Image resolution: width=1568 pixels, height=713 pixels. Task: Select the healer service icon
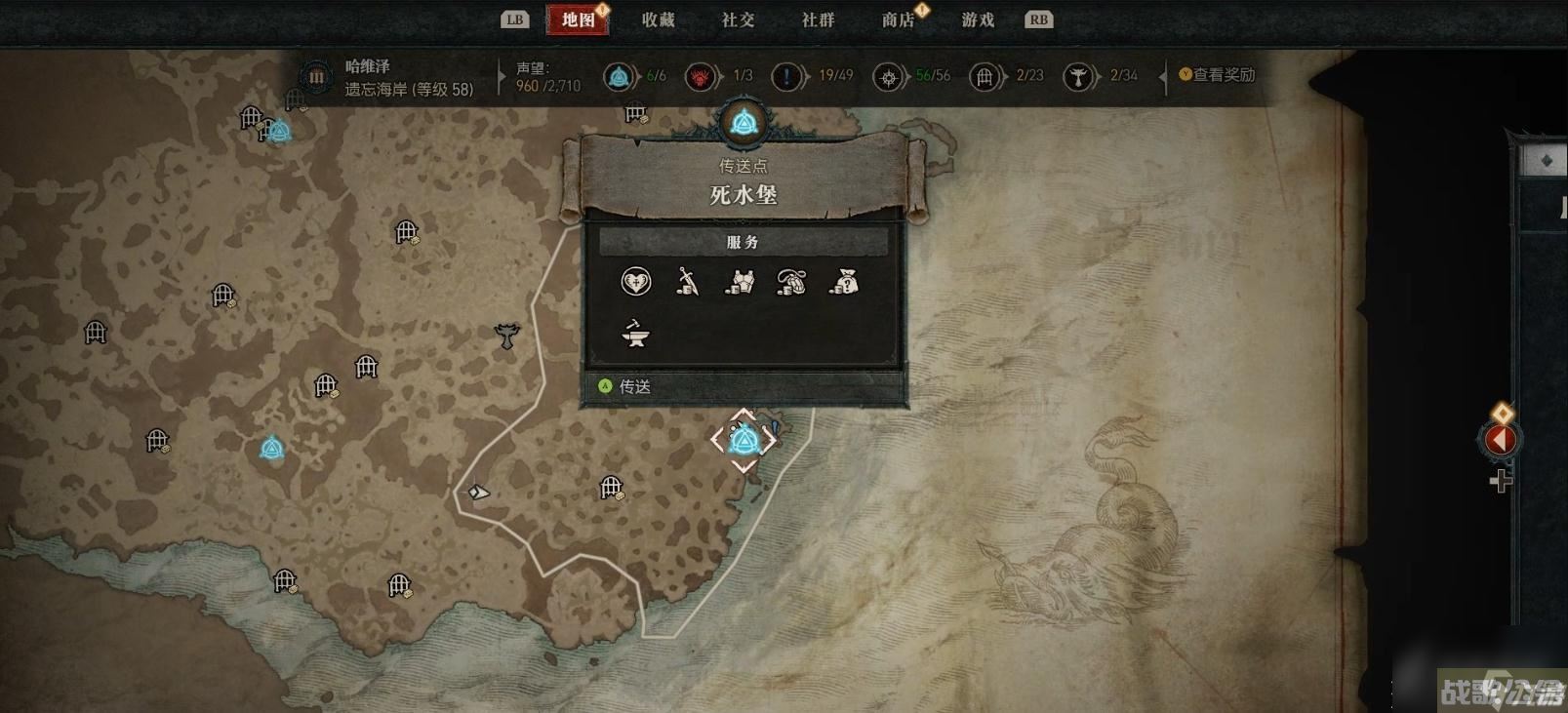[x=635, y=281]
